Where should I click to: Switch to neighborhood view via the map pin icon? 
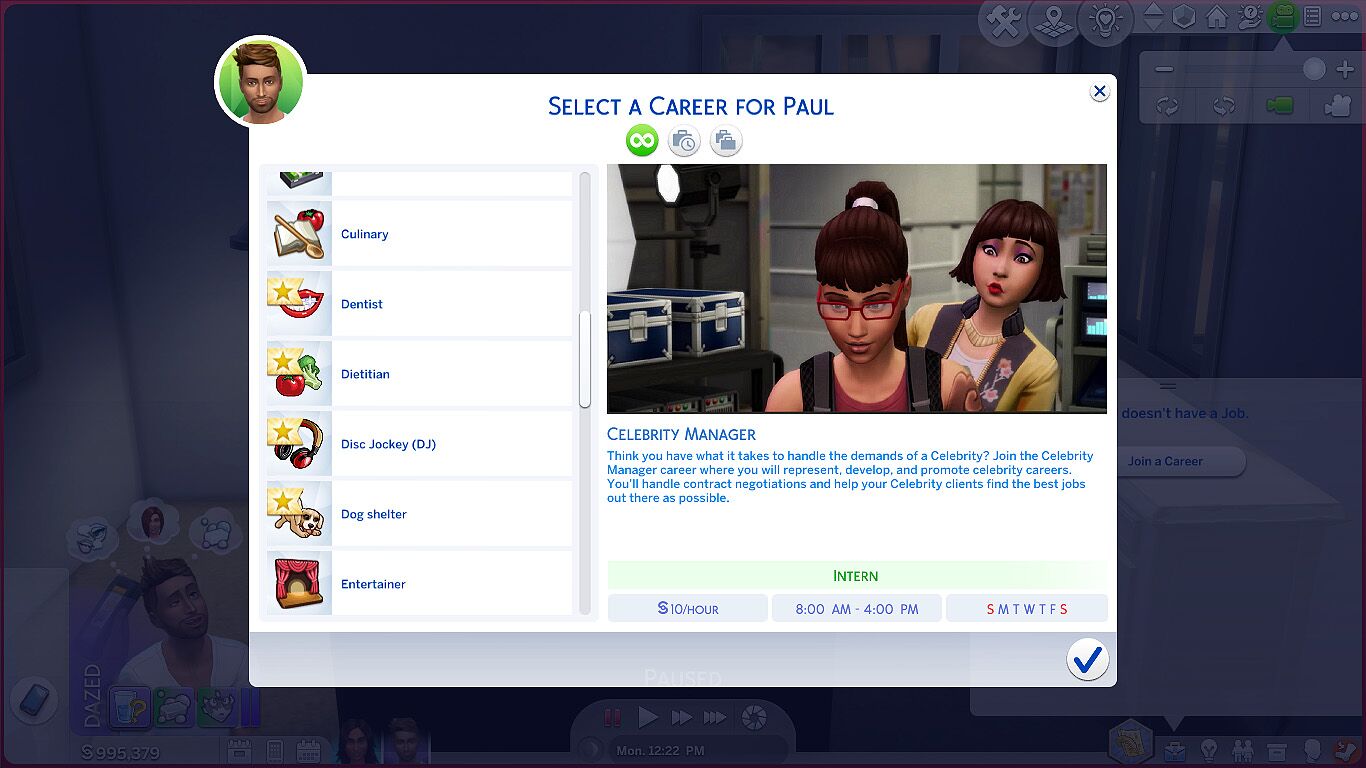1053,21
